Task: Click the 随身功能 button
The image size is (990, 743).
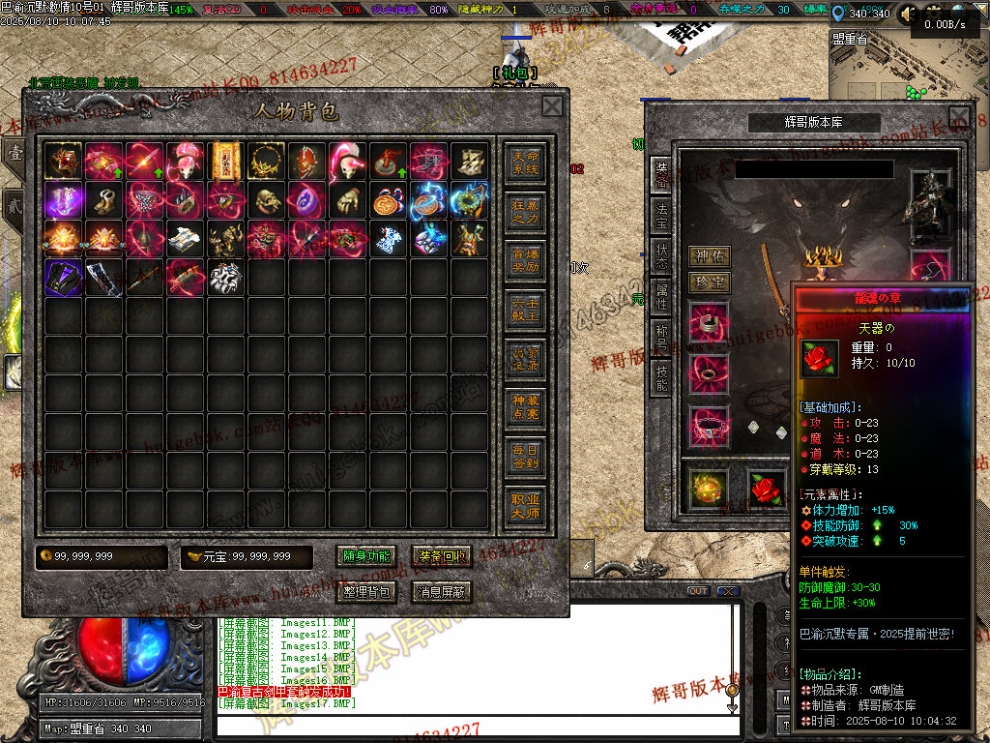Action: tap(367, 557)
